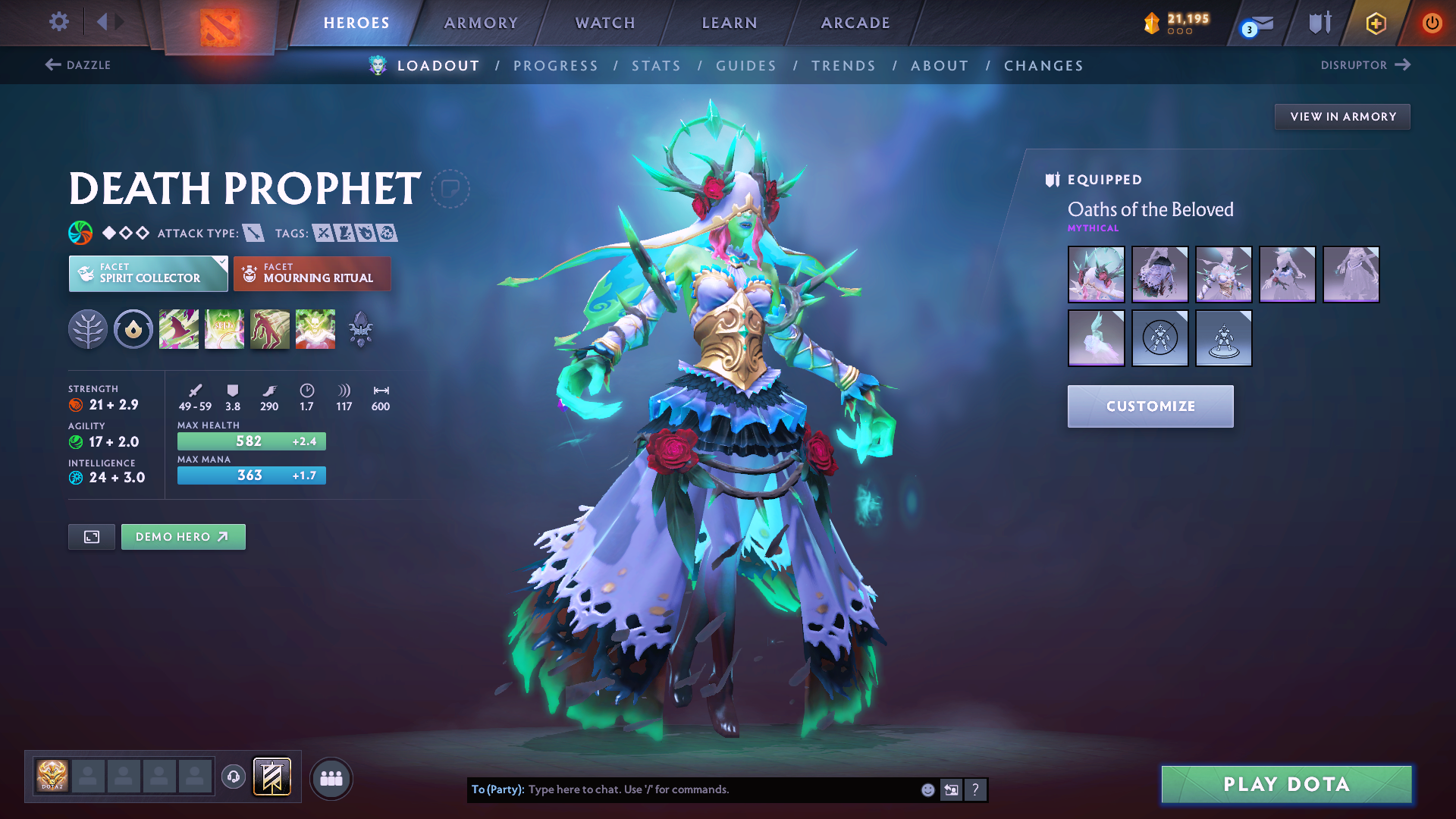Open the Watch tab
This screenshot has width=1456, height=819.
(x=605, y=23)
